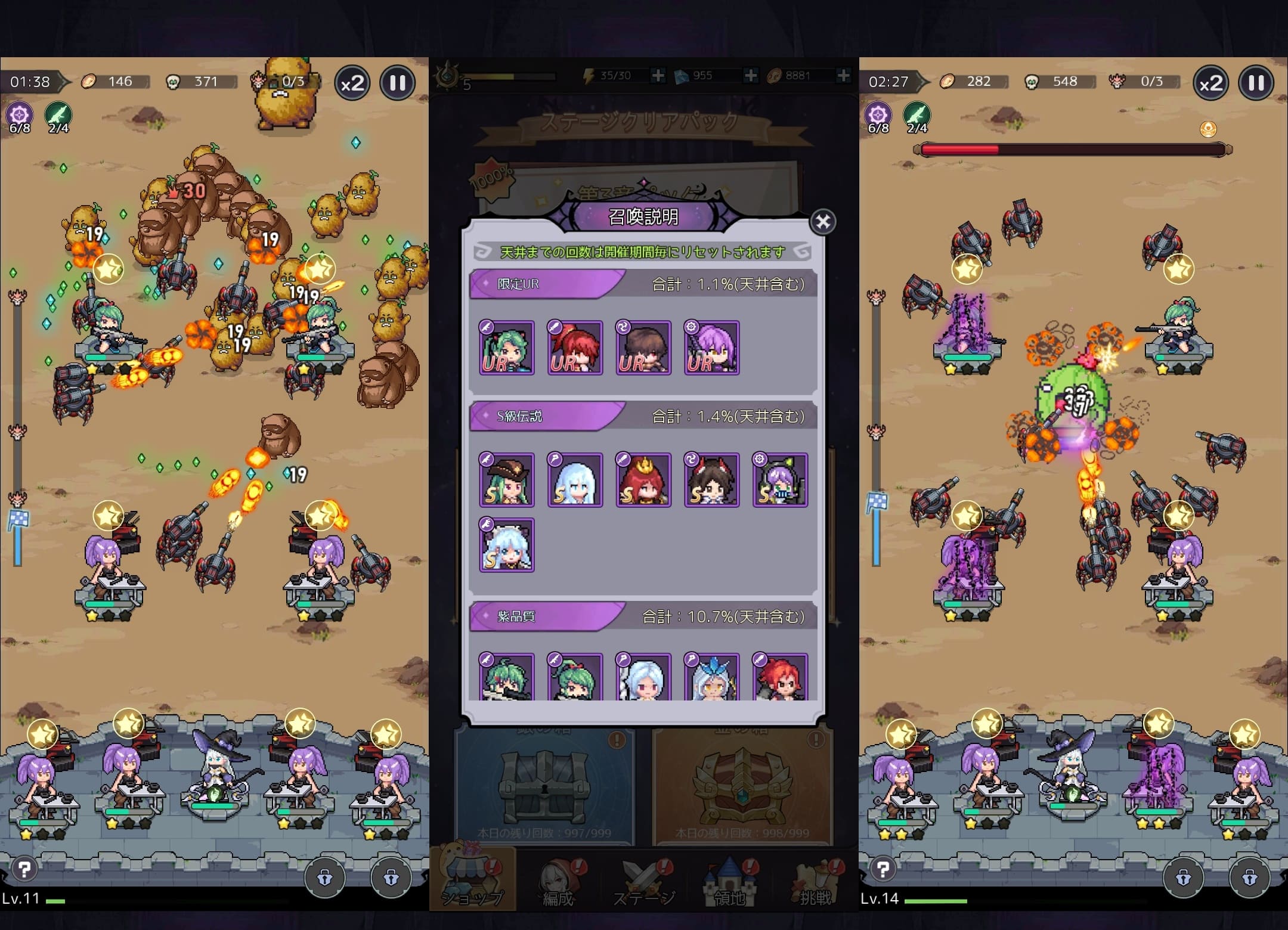The width and height of the screenshot is (1288, 930).
Task: Toggle the x2 speed button in right battle
Action: point(1210,83)
